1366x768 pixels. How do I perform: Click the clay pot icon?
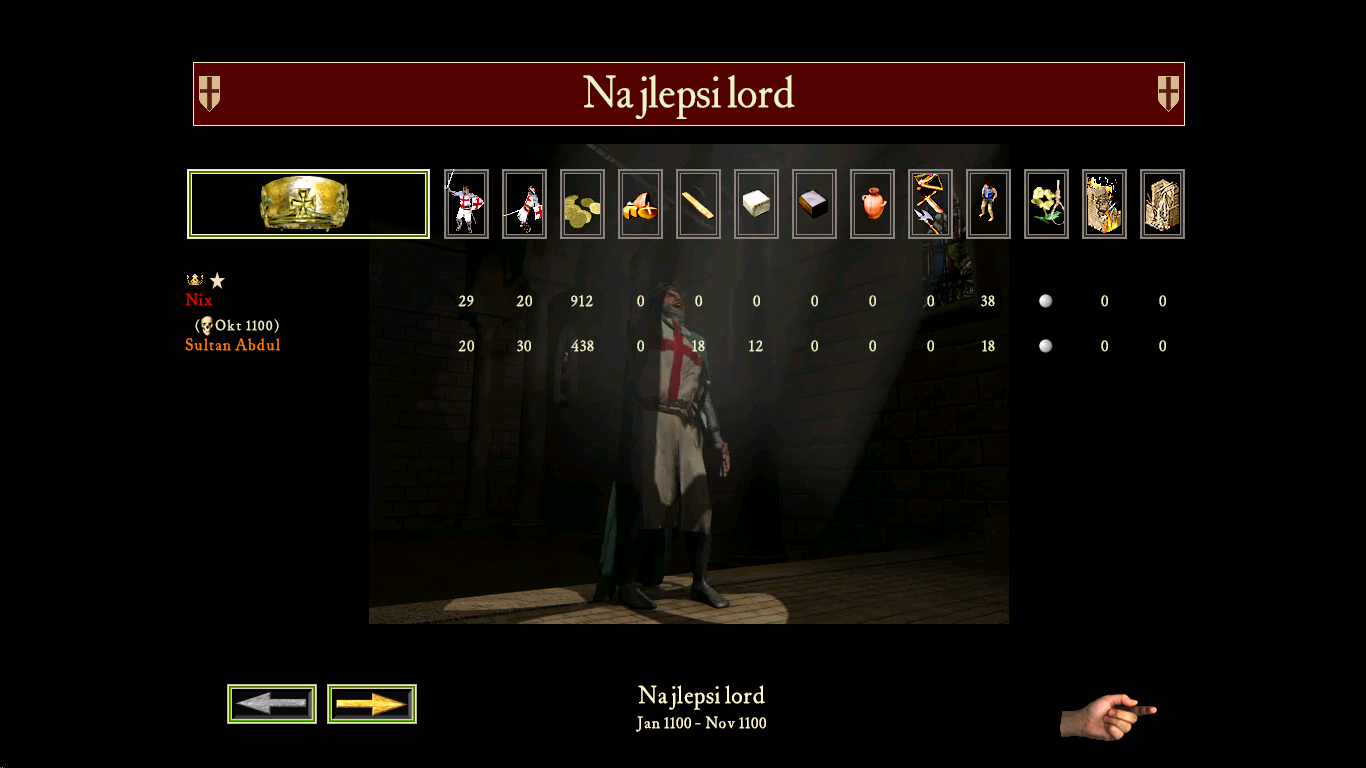[x=872, y=204]
